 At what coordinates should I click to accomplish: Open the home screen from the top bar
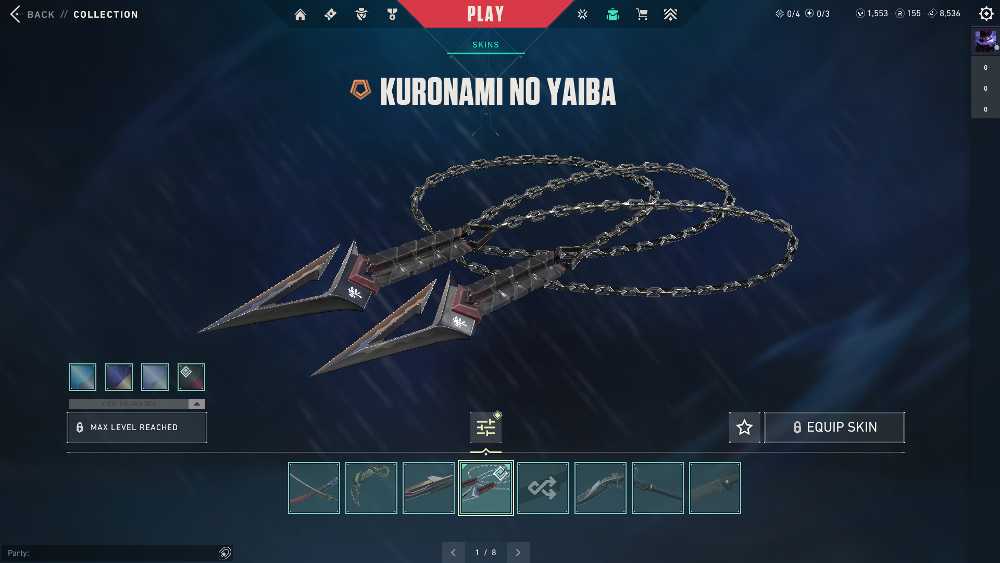coord(300,14)
